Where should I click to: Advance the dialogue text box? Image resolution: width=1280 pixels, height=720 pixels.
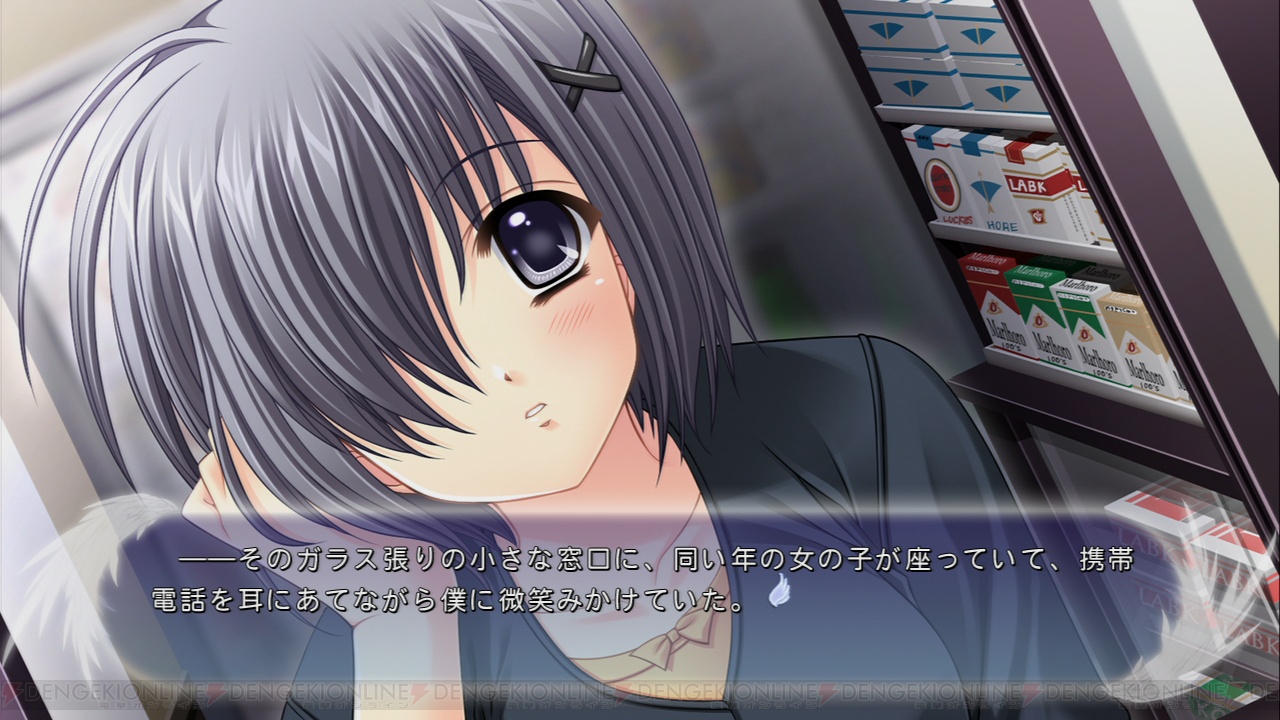point(640,580)
